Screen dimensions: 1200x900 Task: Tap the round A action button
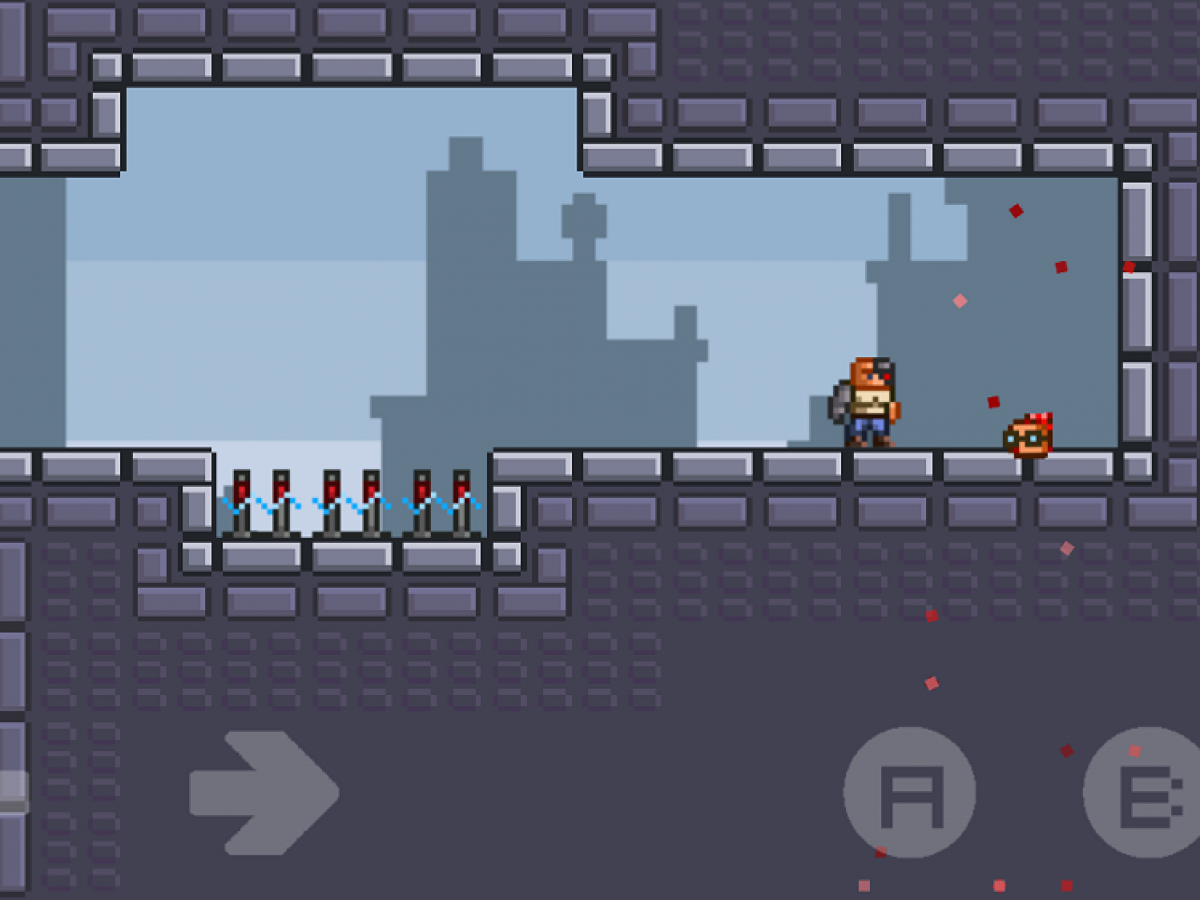(x=909, y=792)
